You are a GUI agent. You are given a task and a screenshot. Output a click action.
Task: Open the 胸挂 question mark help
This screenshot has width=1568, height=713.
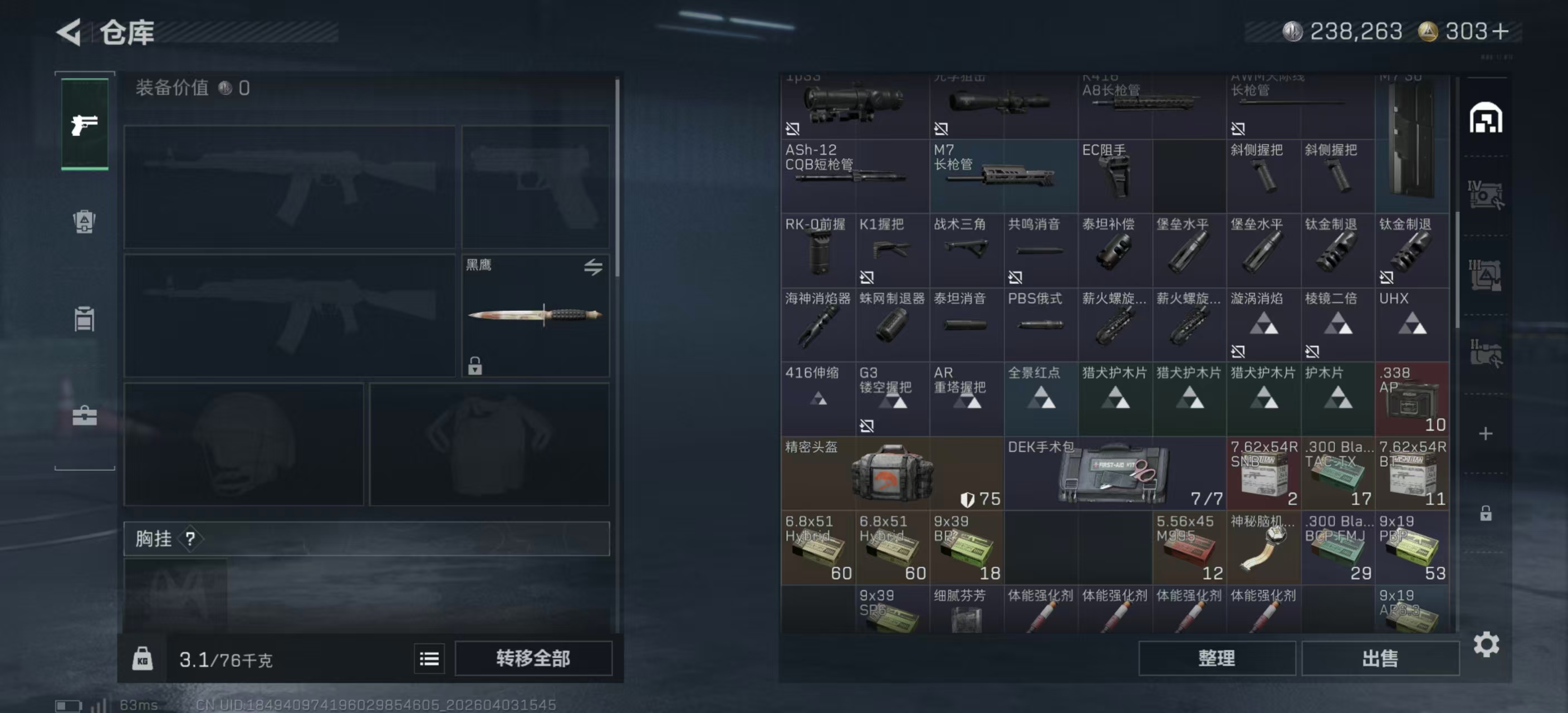point(190,538)
